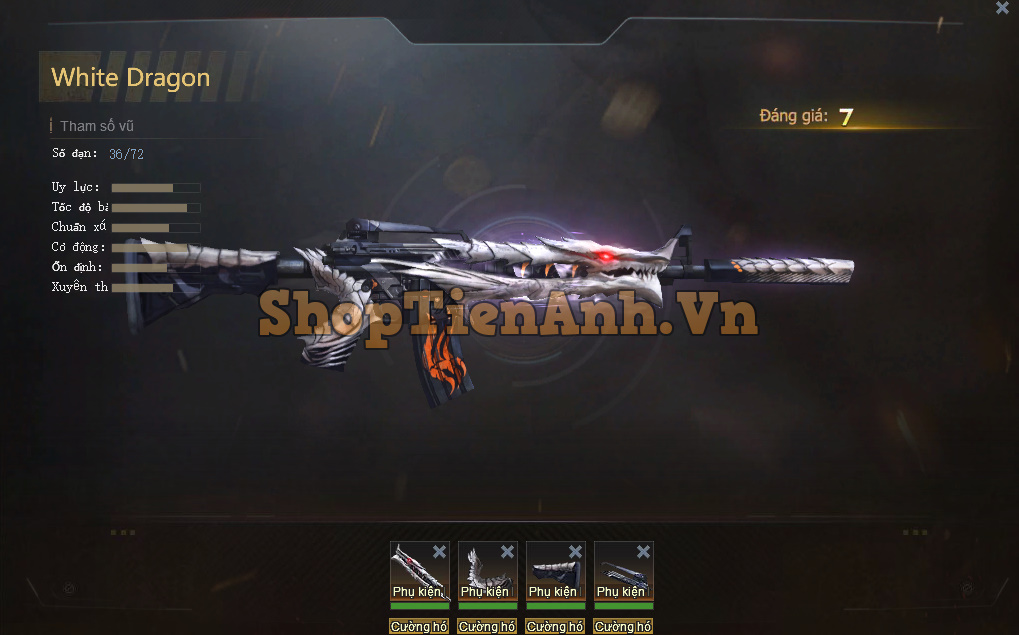Remove the gun stock accessory with its X
Image resolution: width=1019 pixels, height=635 pixels.
coord(575,552)
